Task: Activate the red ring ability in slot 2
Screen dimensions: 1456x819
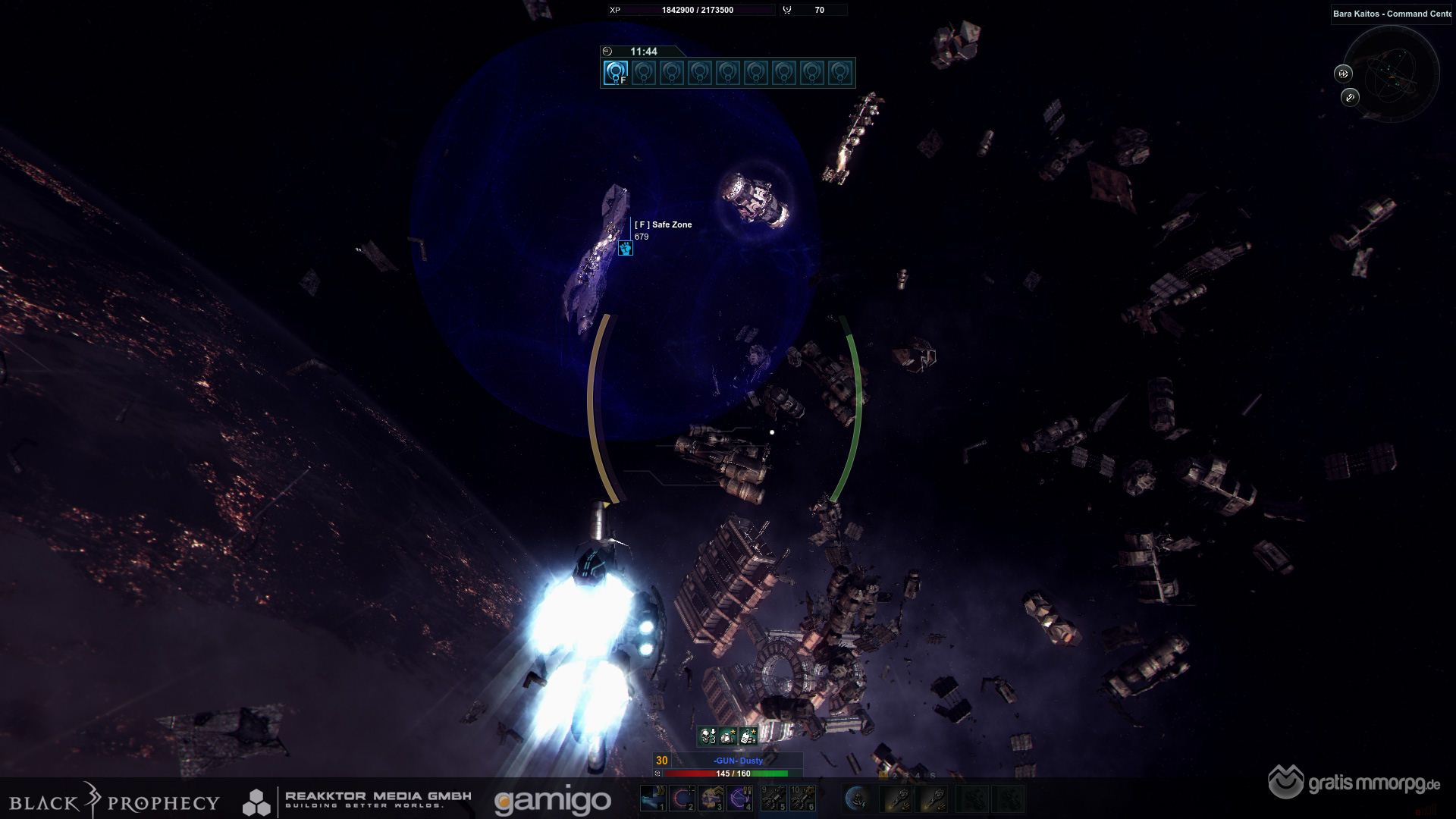Action: click(682, 798)
